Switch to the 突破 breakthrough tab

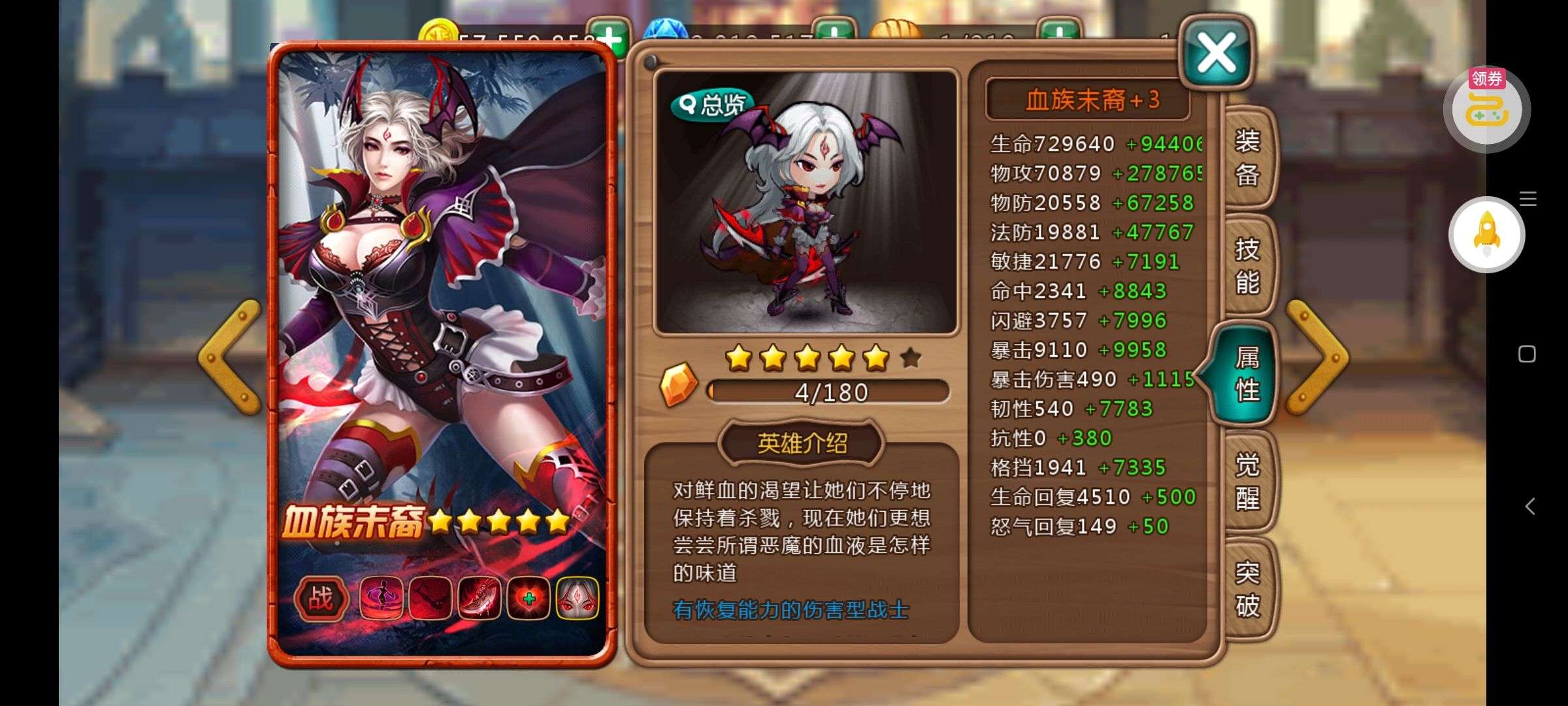tap(1247, 590)
